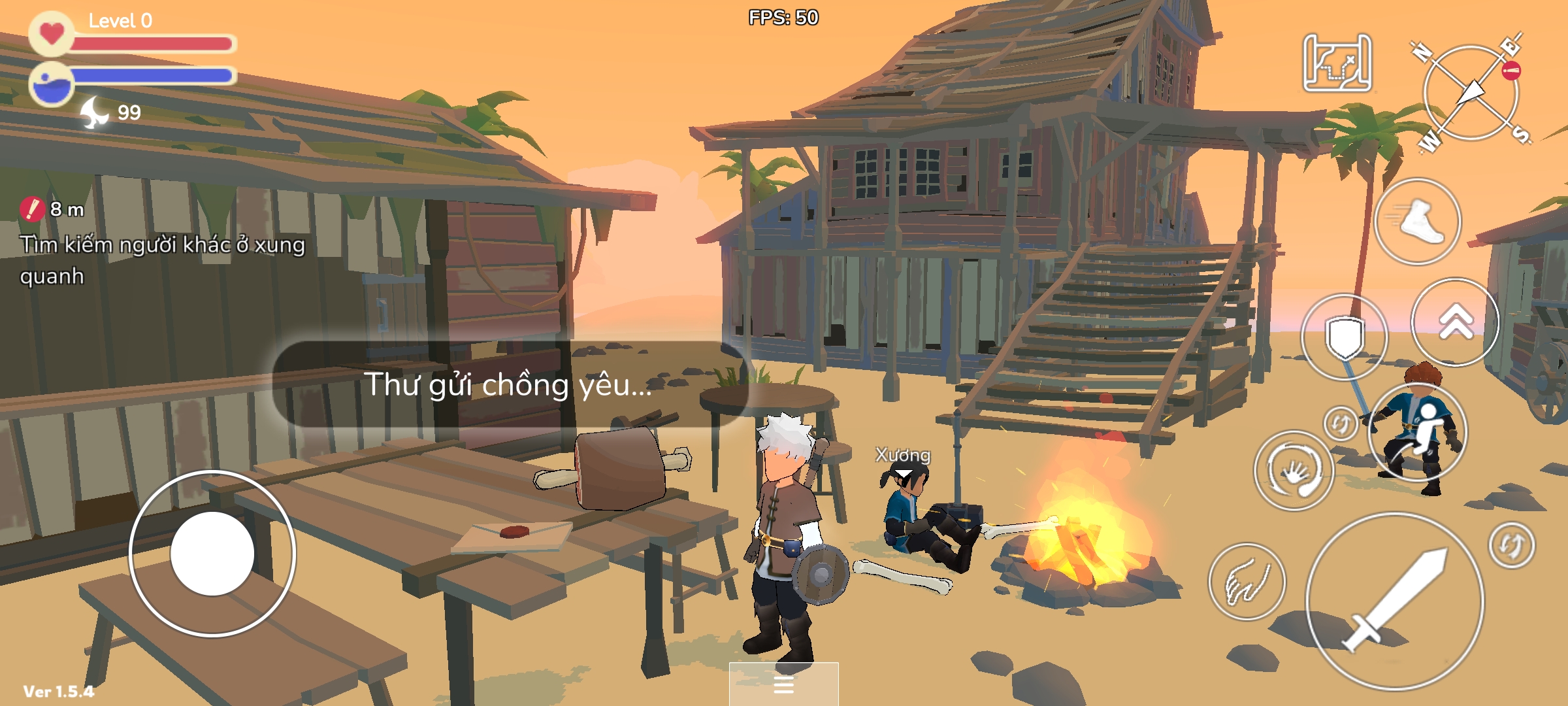The image size is (1568, 706).
Task: Trigger the dodge roll running-figure button
Action: (x=1416, y=433)
